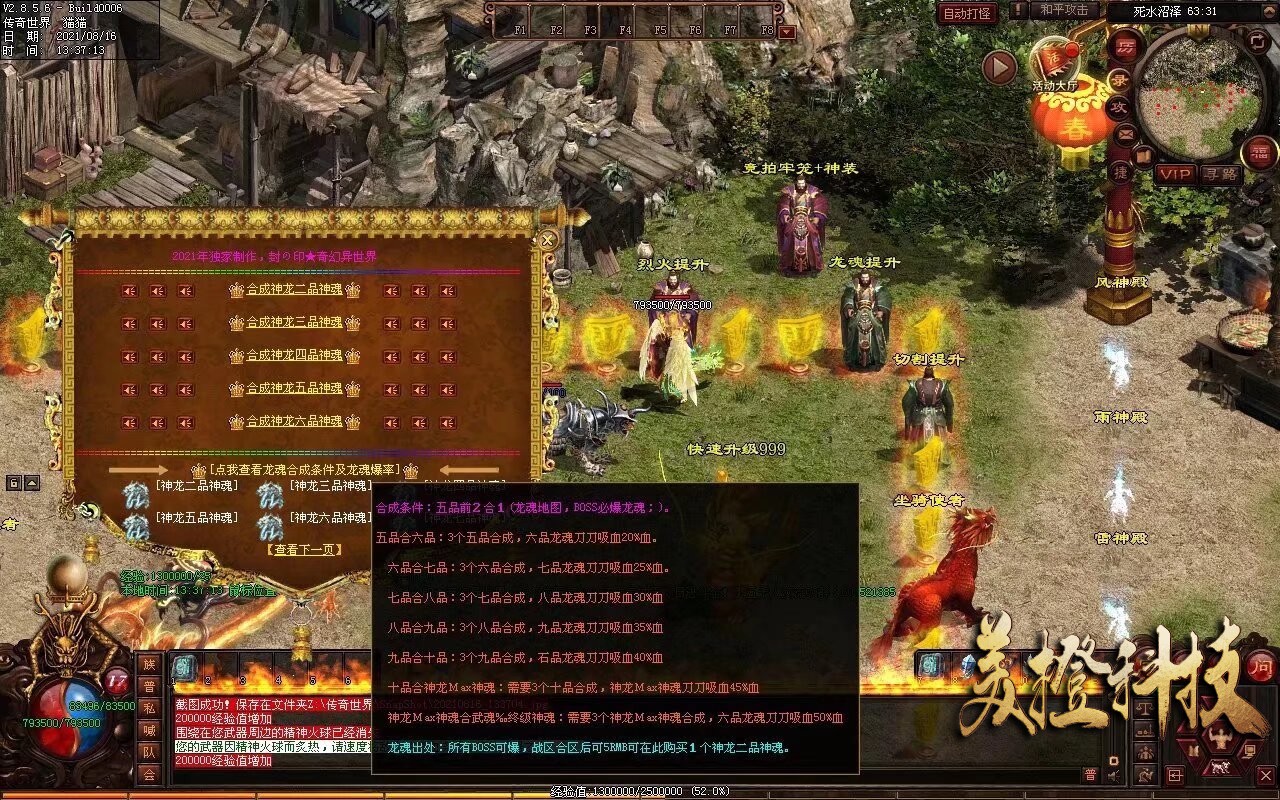Screen dimensions: 1280x800
Task: Click the 合成神龙二品神魂 synthesis link
Action: pyautogui.click(x=293, y=289)
